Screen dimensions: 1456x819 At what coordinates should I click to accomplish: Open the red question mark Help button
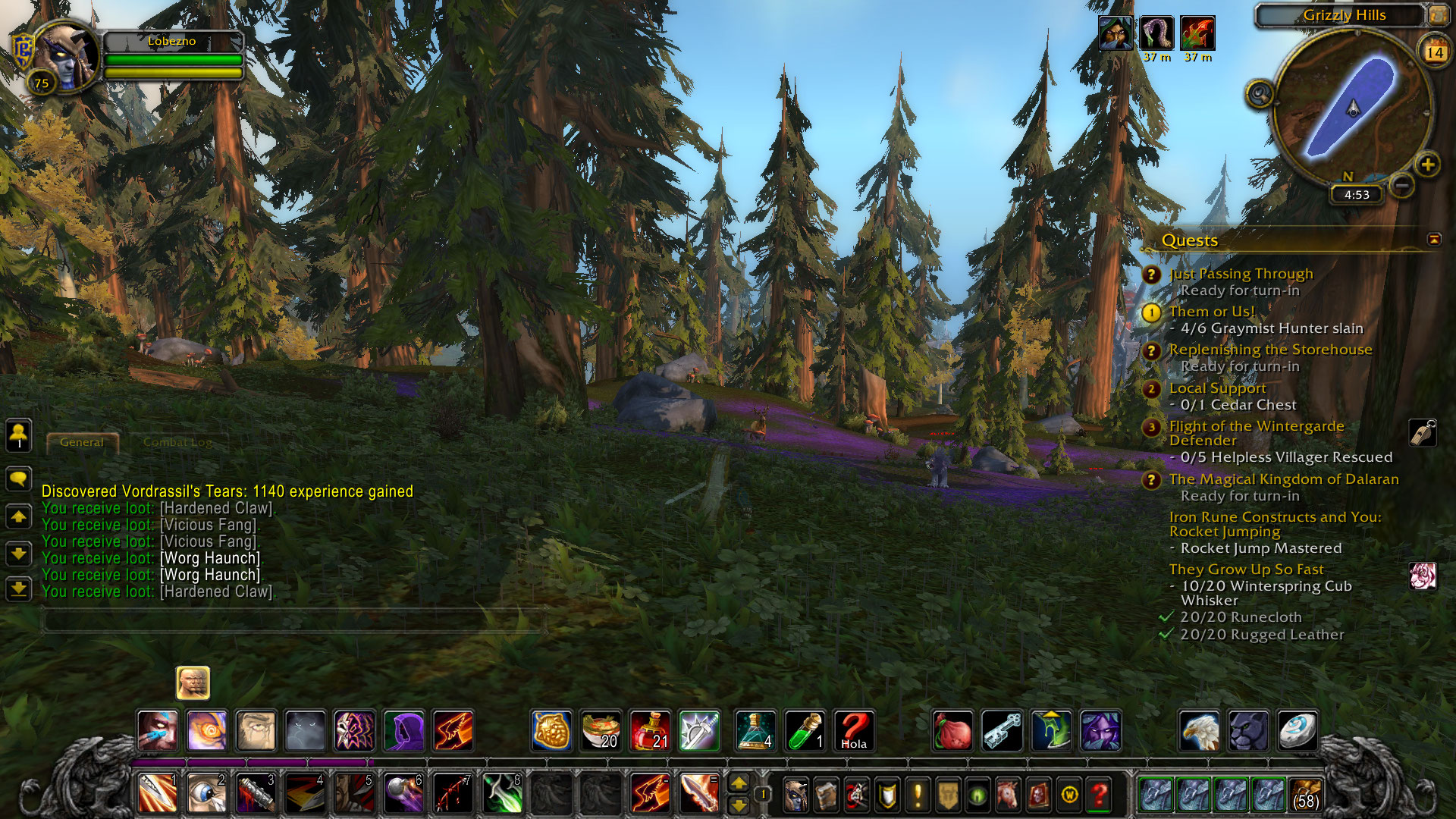coord(1099,795)
